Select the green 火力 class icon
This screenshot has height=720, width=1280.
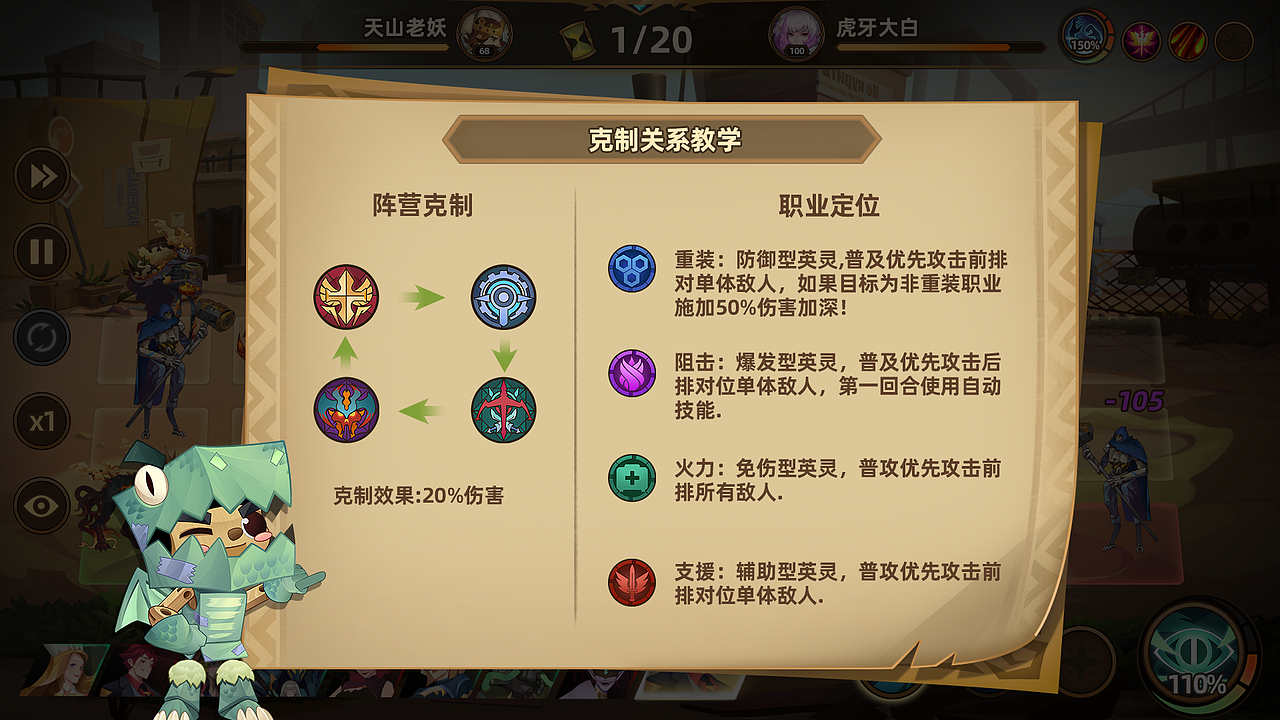click(x=630, y=479)
